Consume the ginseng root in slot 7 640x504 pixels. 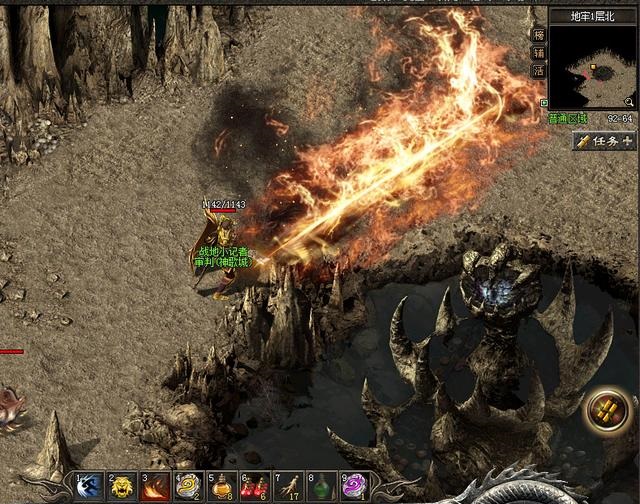tap(288, 487)
